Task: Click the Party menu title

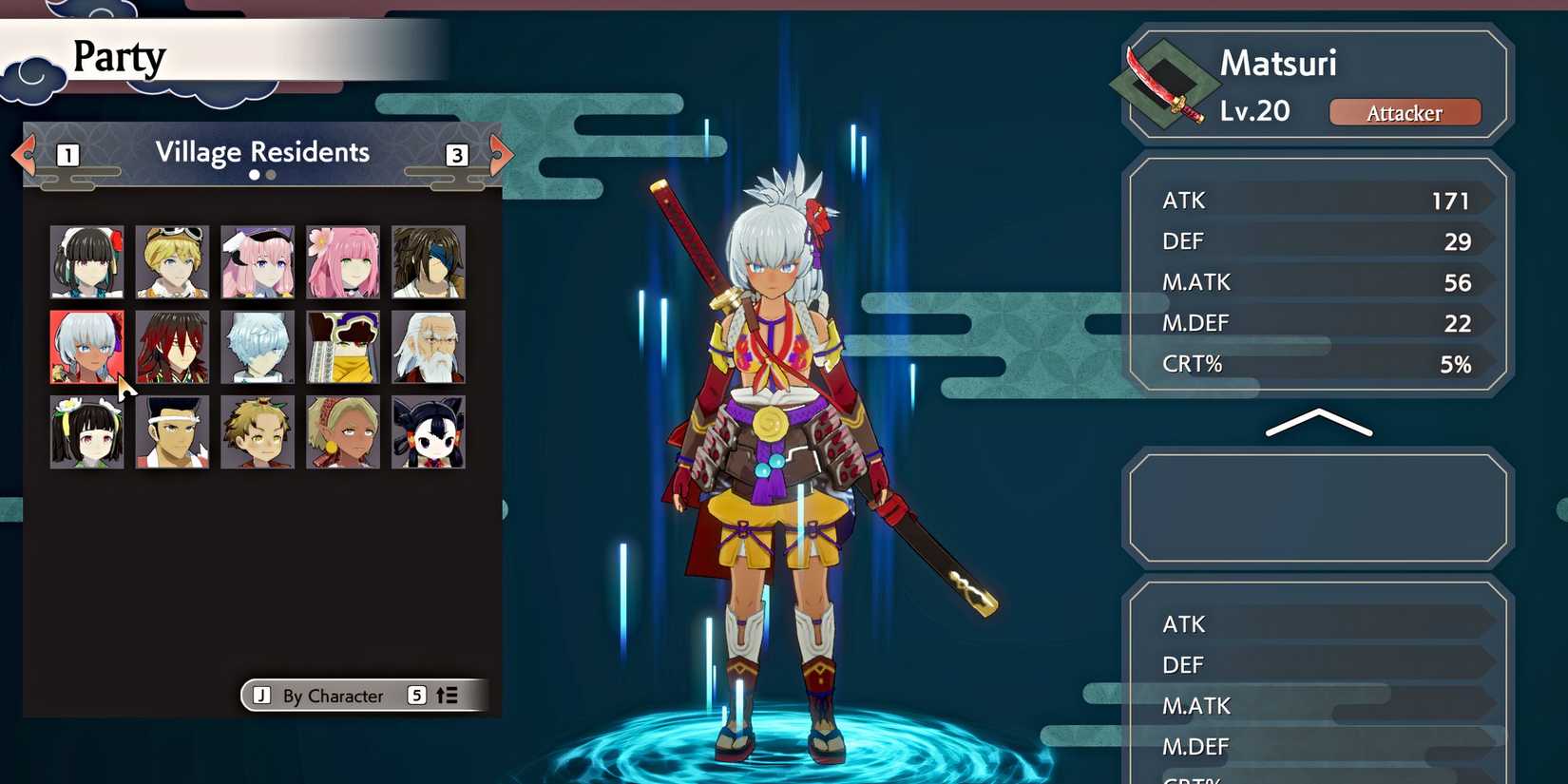Action: click(x=119, y=57)
